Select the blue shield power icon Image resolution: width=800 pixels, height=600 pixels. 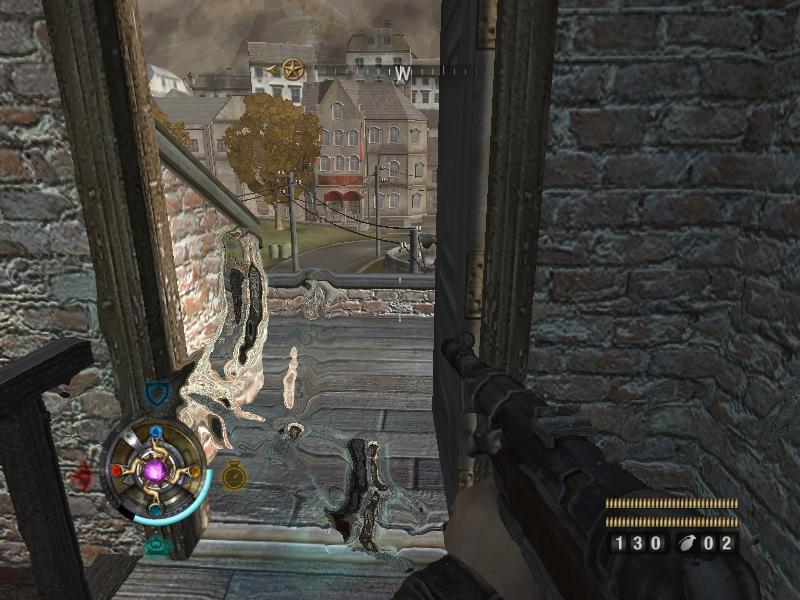155,394
